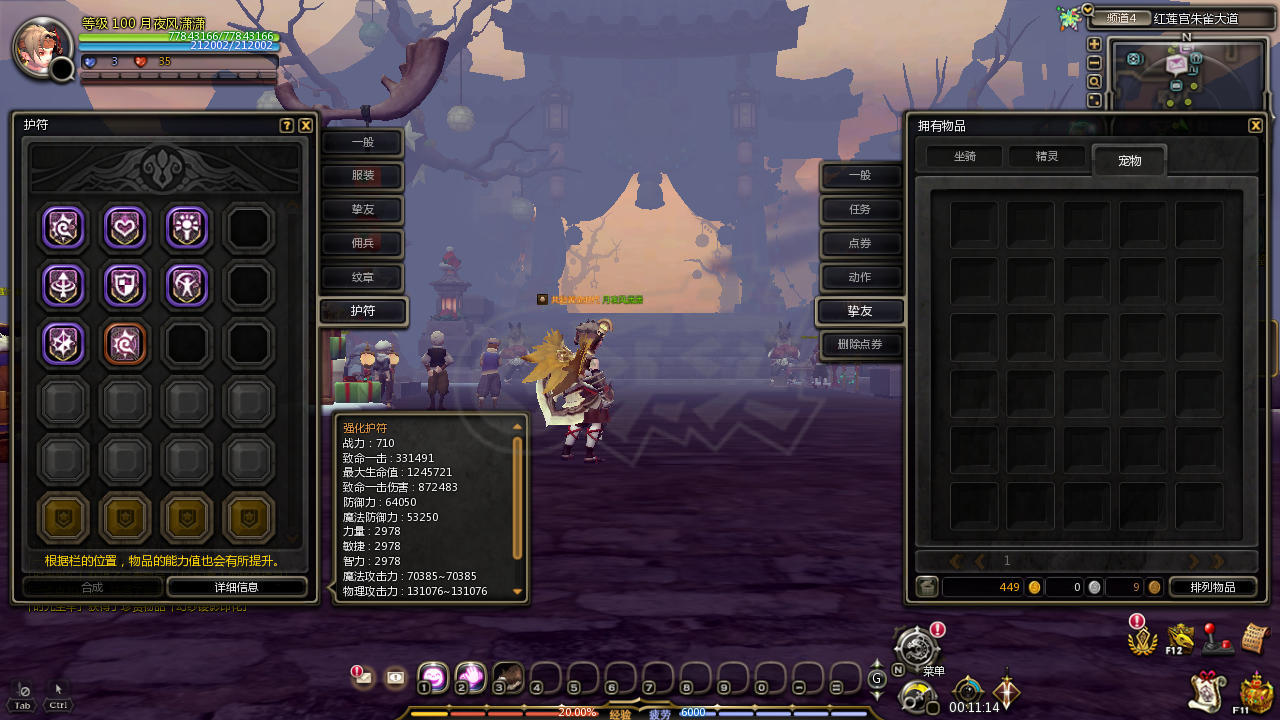Open the mail envelope icon
The width and height of the screenshot is (1280, 720).
(x=363, y=678)
